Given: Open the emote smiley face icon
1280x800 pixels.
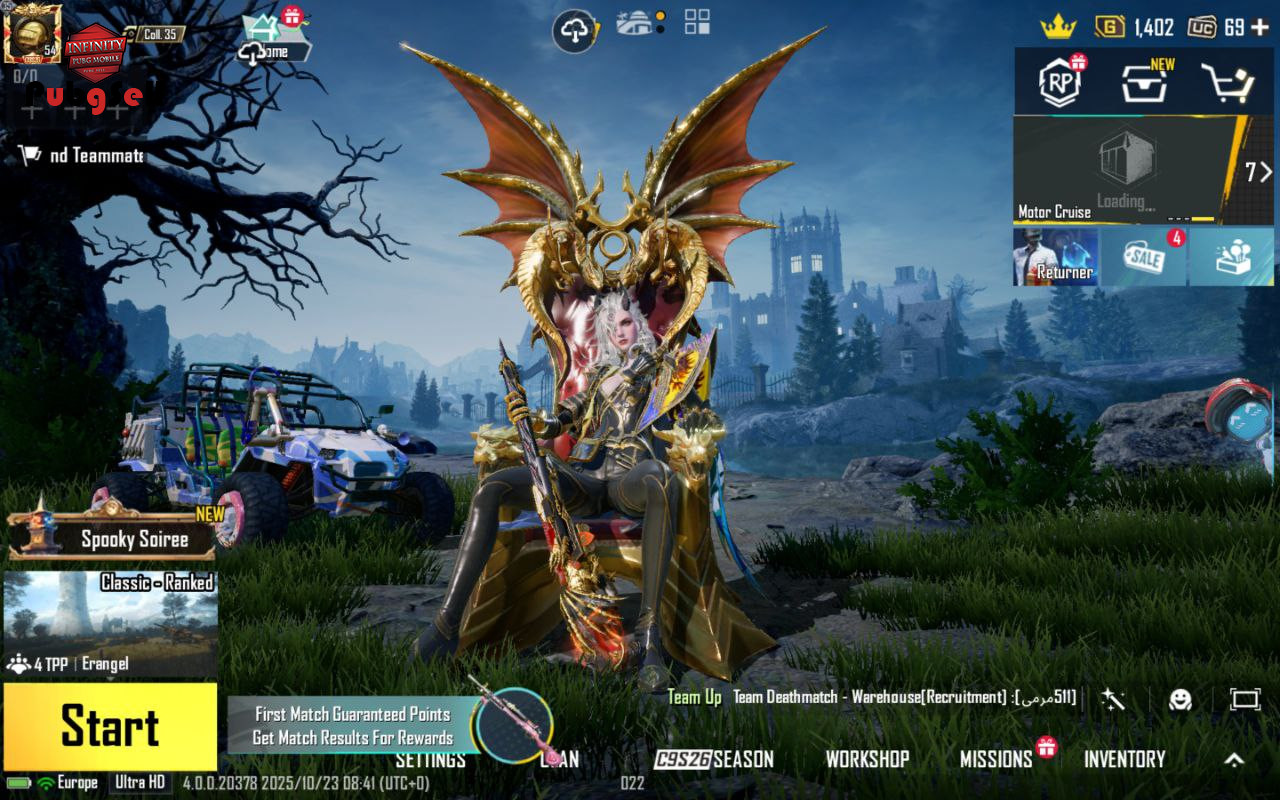Looking at the screenshot, I should [x=1181, y=699].
